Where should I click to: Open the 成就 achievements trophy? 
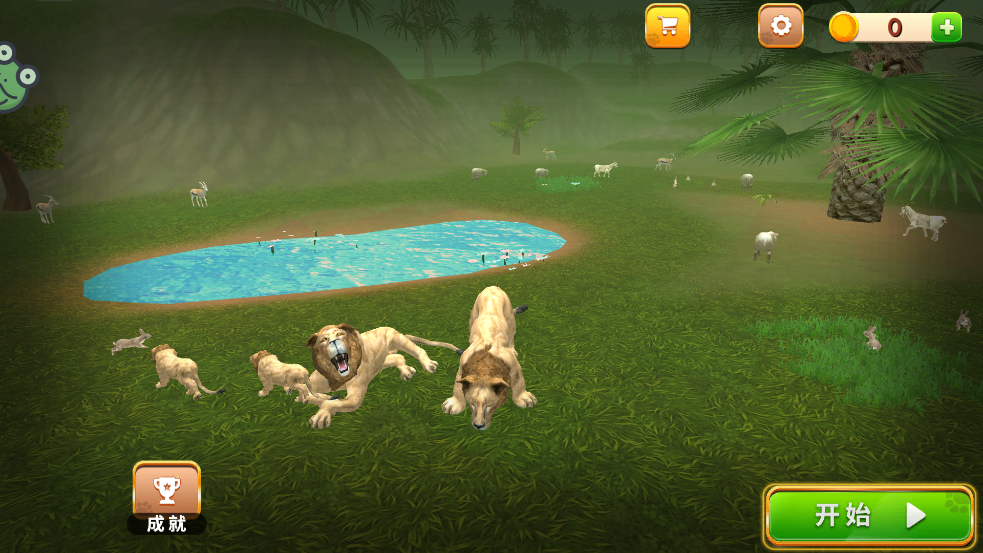167,494
